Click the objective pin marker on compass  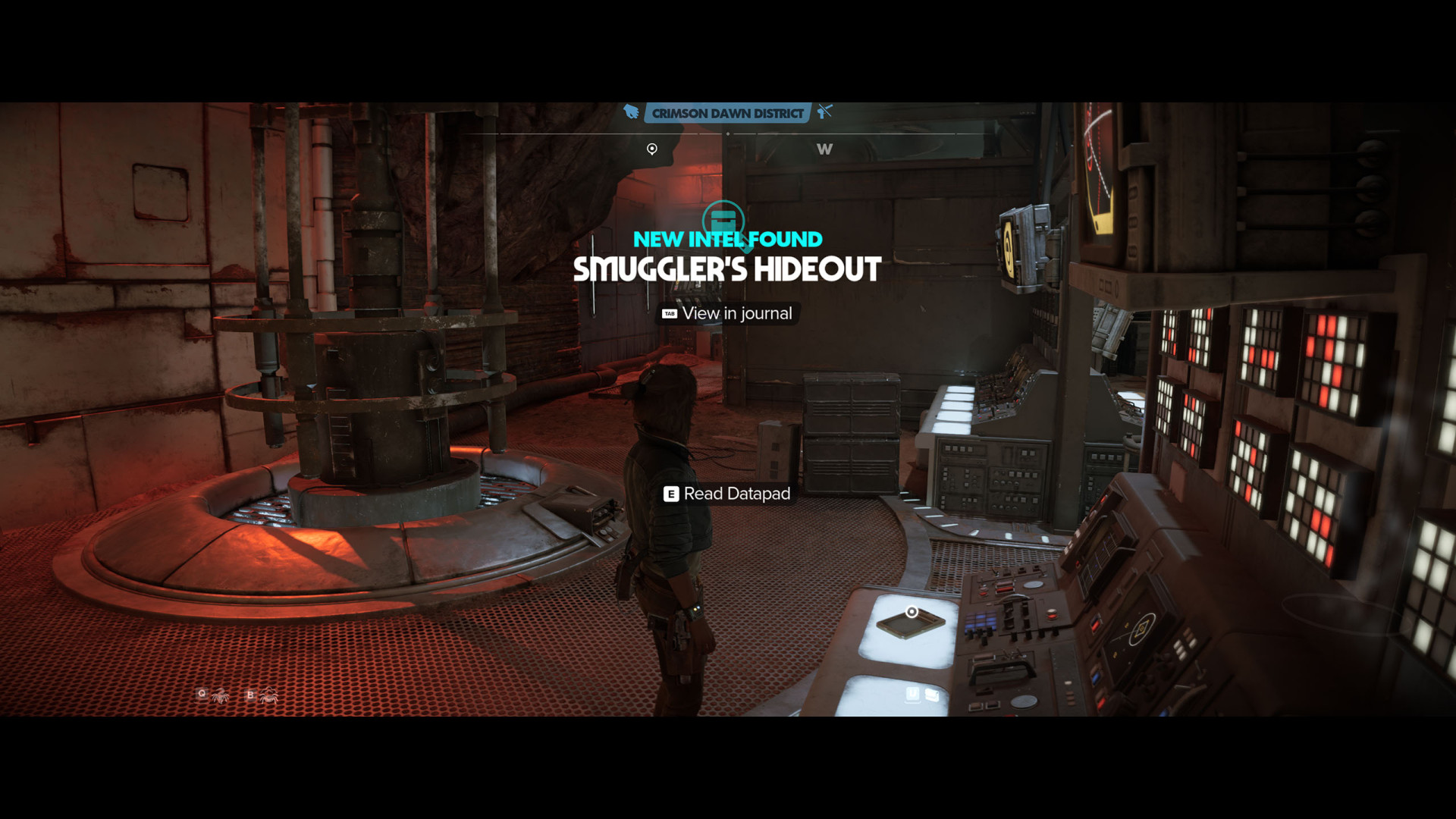click(x=652, y=149)
